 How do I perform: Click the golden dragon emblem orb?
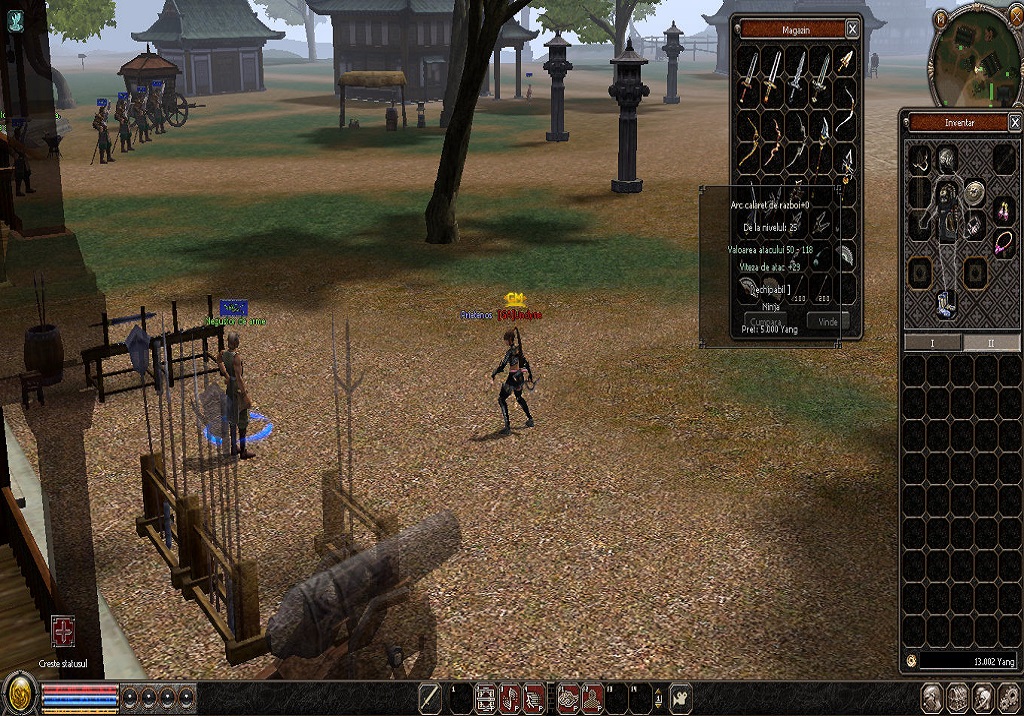[19, 694]
